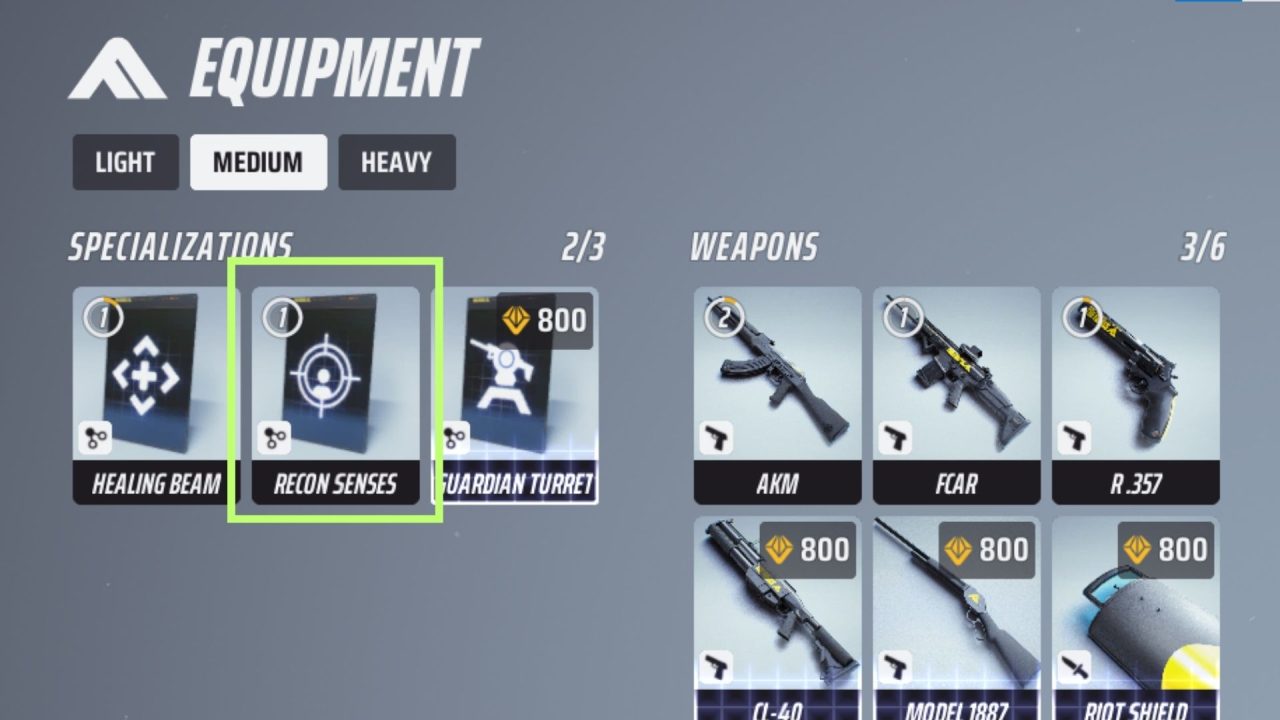Click the crossed-weapons icon on the Riot Shield card

(x=1074, y=665)
